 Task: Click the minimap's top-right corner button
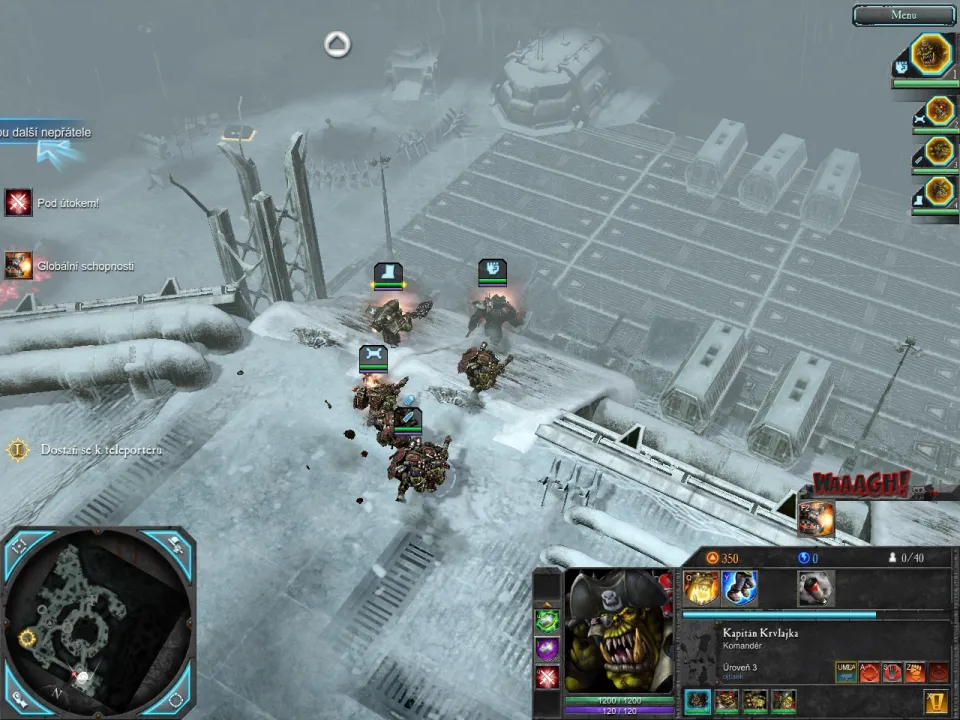[175, 546]
